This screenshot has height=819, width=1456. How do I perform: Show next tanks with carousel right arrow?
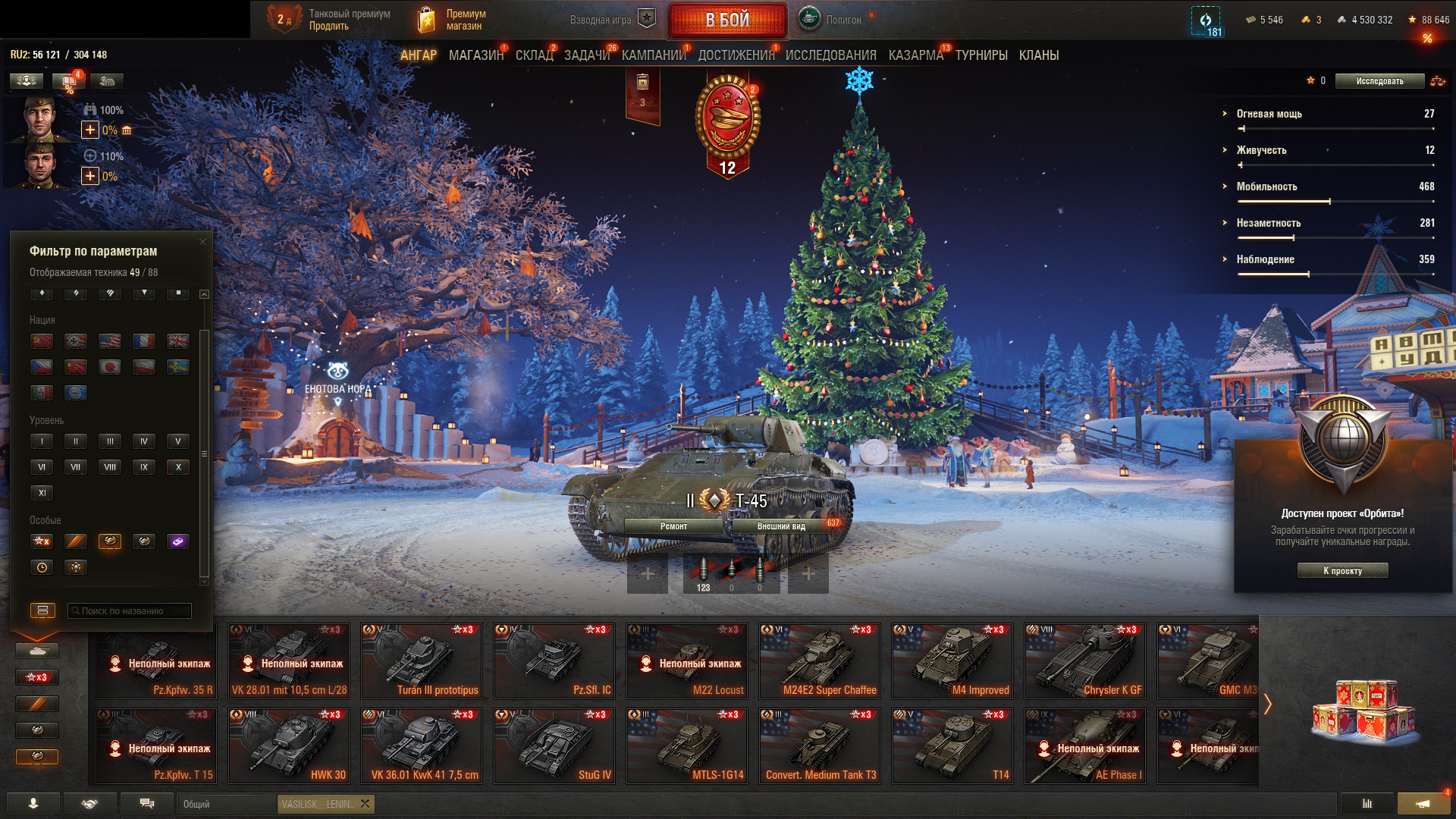[x=1267, y=704]
